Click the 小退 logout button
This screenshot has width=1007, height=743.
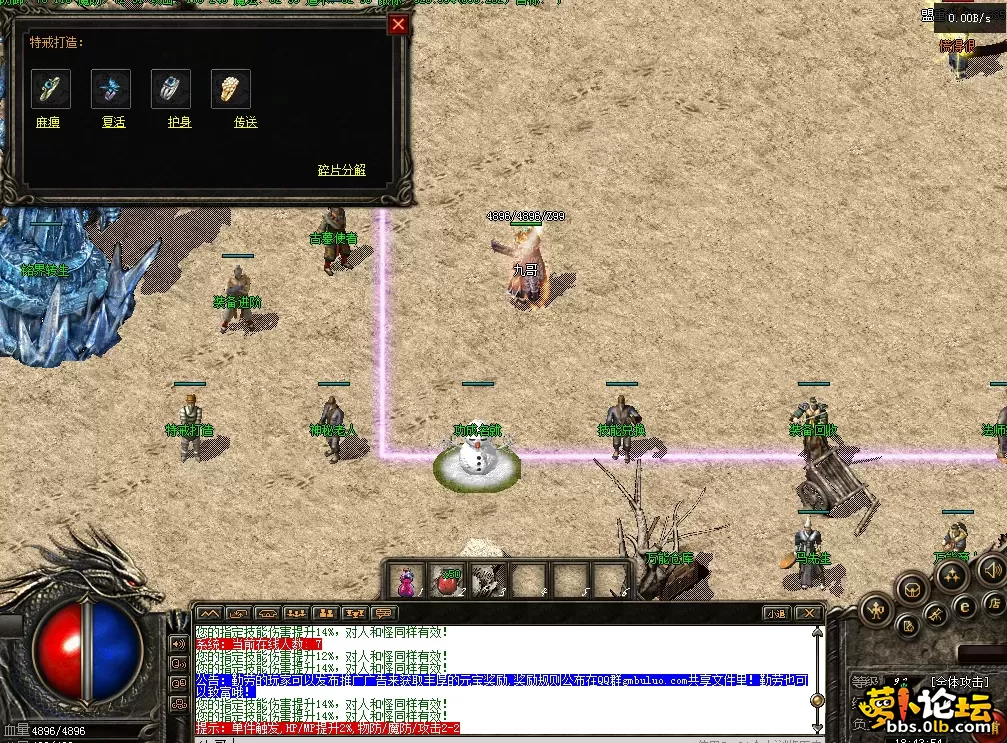pyautogui.click(x=776, y=613)
